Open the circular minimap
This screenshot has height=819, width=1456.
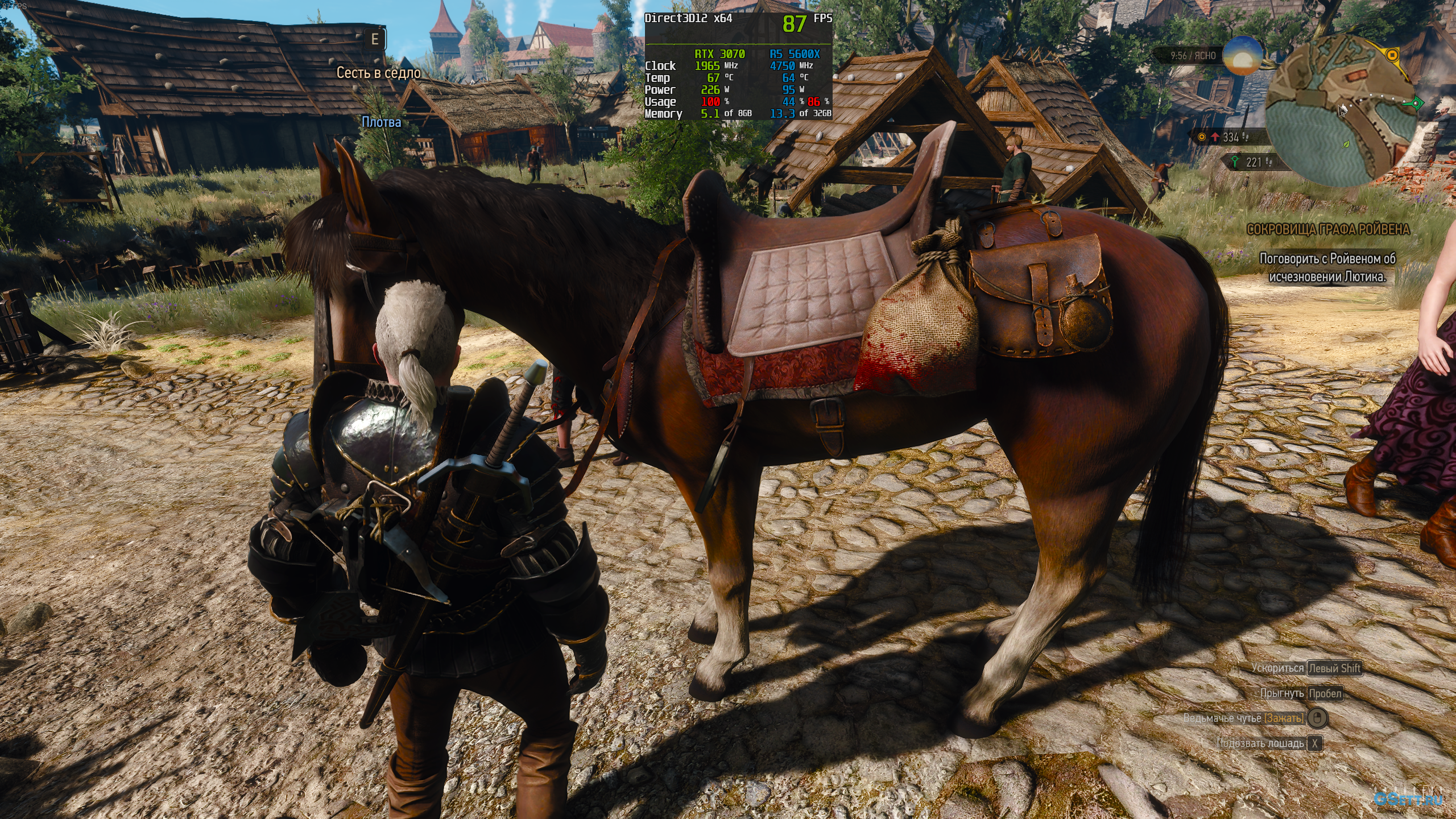click(1341, 111)
